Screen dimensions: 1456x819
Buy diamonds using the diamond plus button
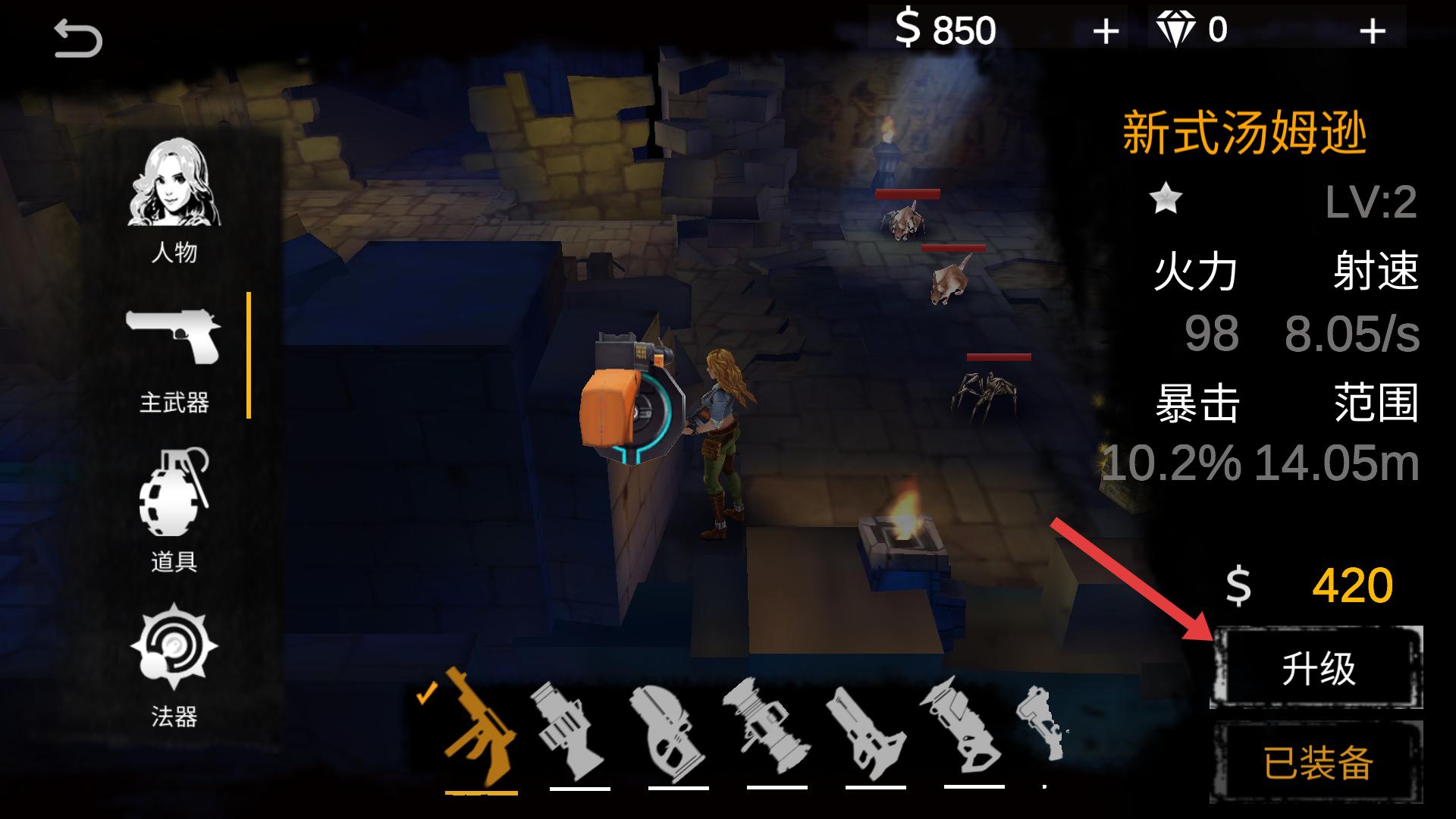(x=1372, y=32)
